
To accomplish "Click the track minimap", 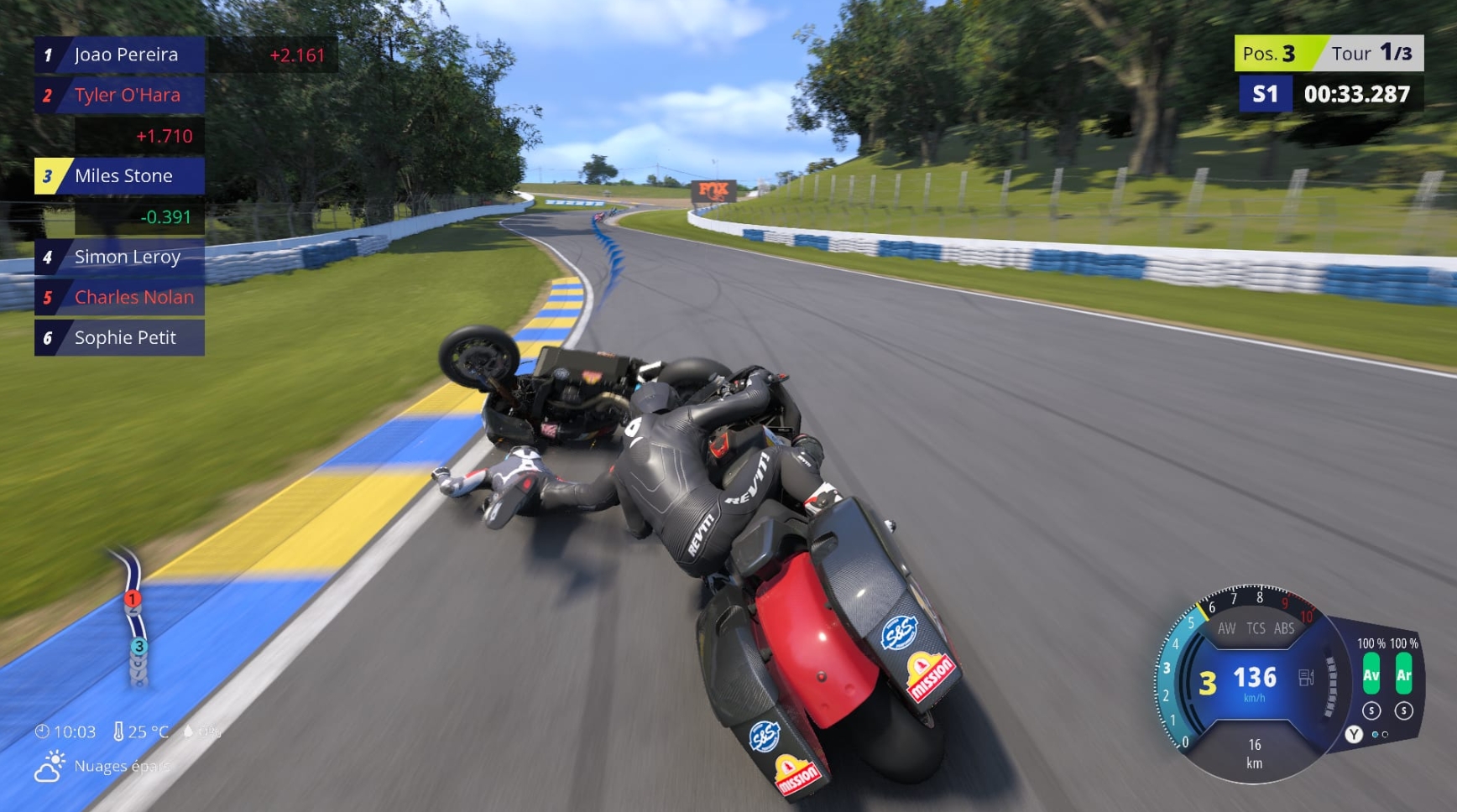I will 133,618.
